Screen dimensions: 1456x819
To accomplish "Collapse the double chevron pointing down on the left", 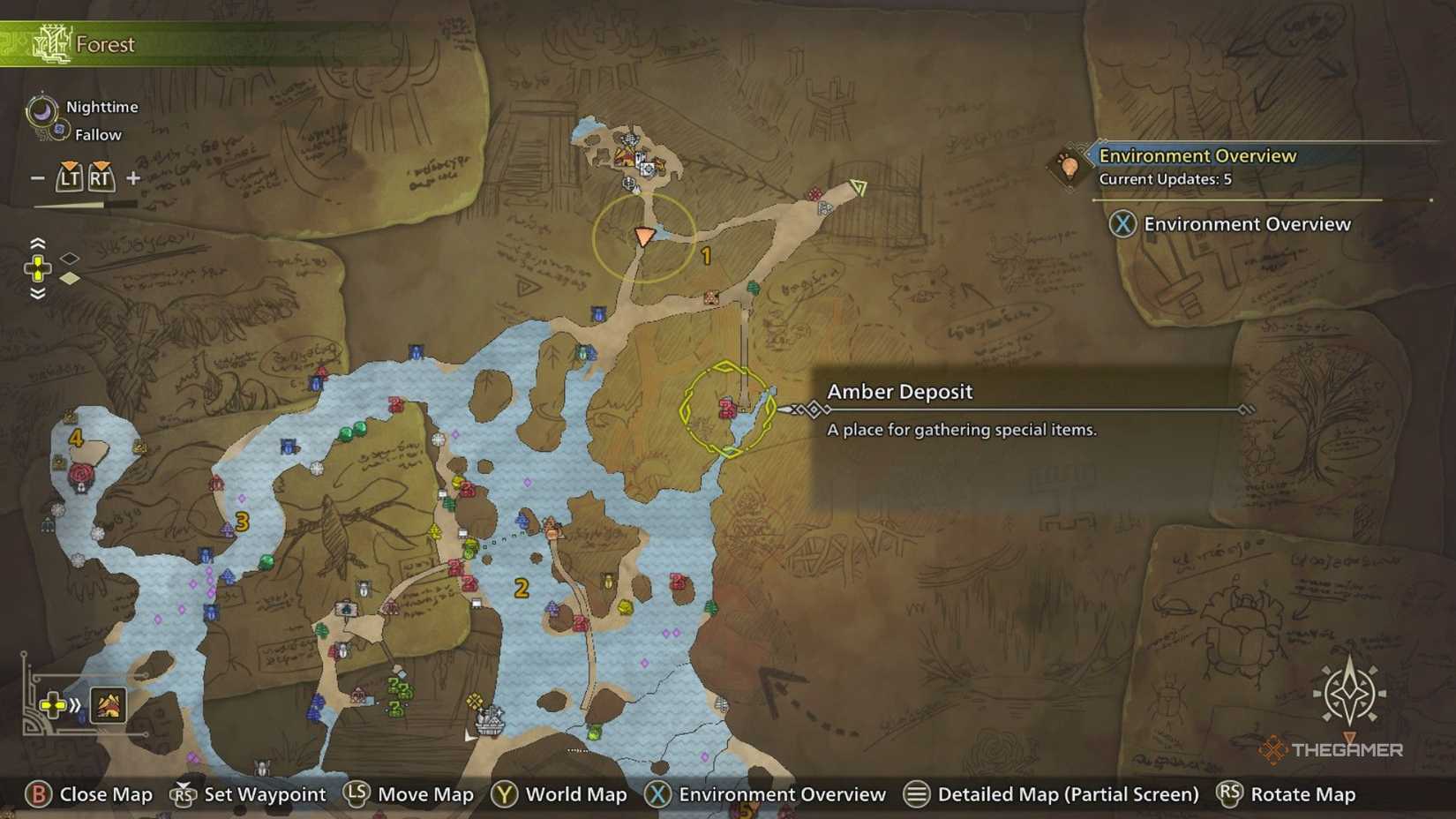I will 37,291.
